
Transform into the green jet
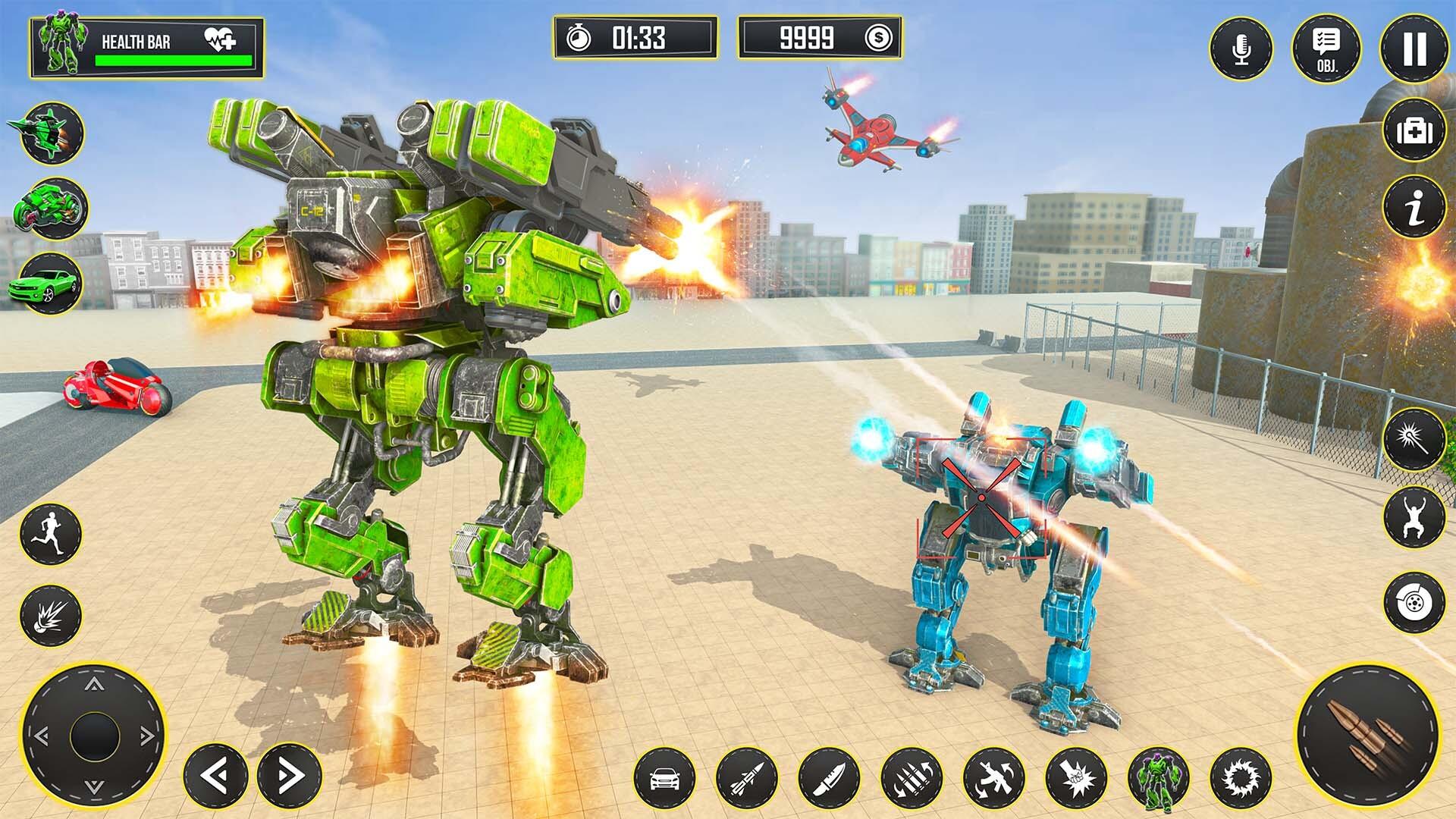(x=52, y=132)
